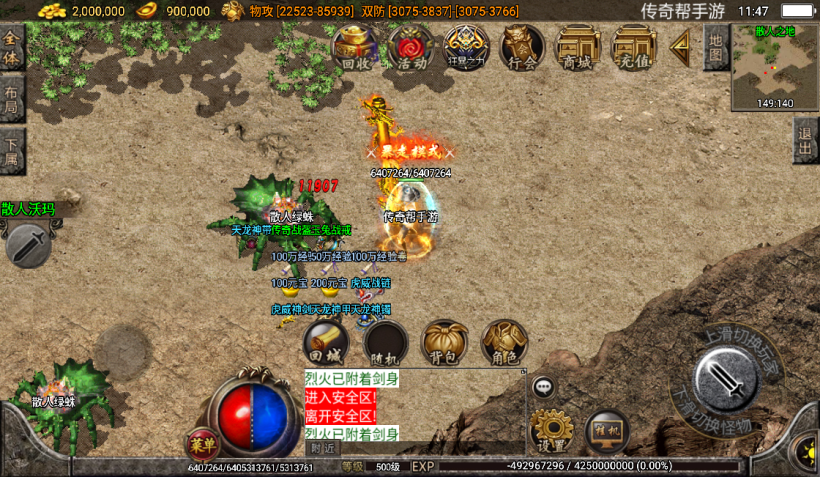Open the 地图 map button
Screen dimensions: 820x477
[x=715, y=47]
